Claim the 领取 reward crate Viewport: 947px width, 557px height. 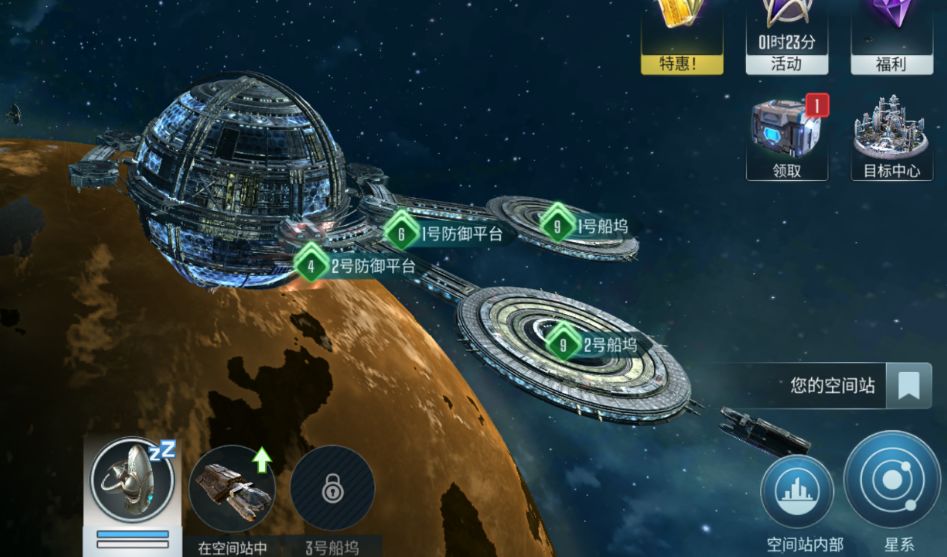click(x=787, y=135)
